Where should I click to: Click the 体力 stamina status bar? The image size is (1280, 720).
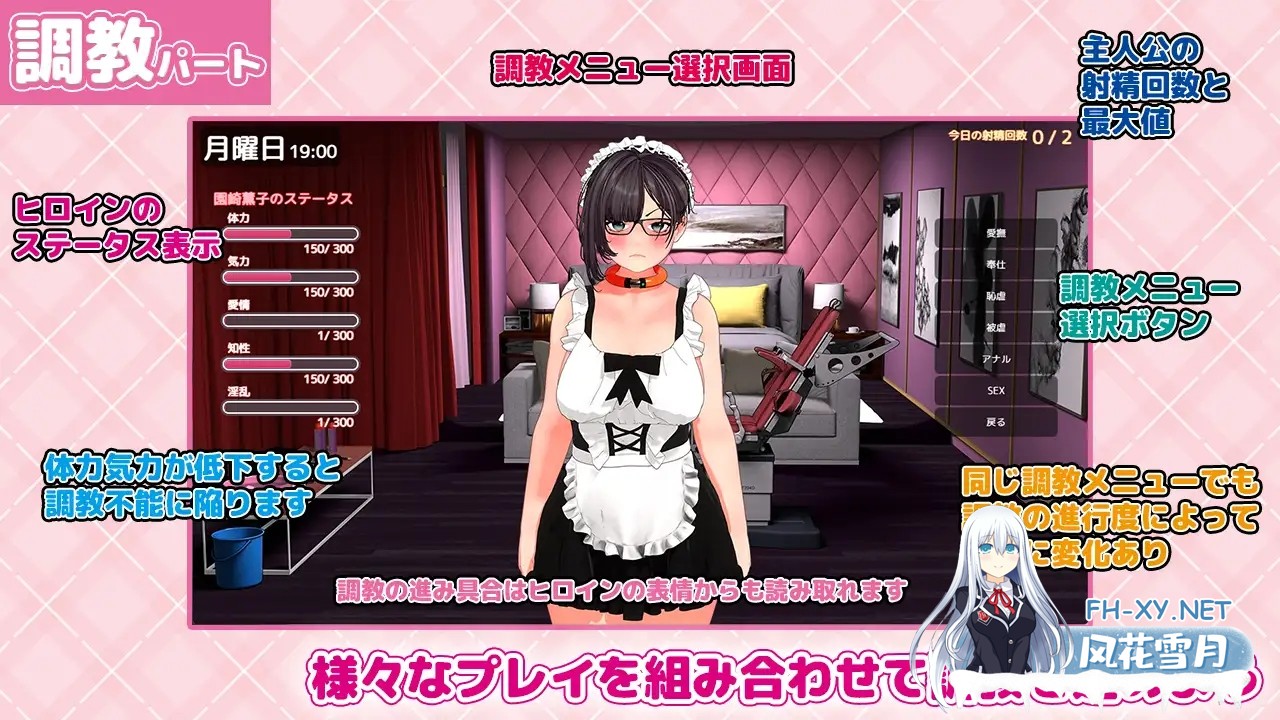290,232
